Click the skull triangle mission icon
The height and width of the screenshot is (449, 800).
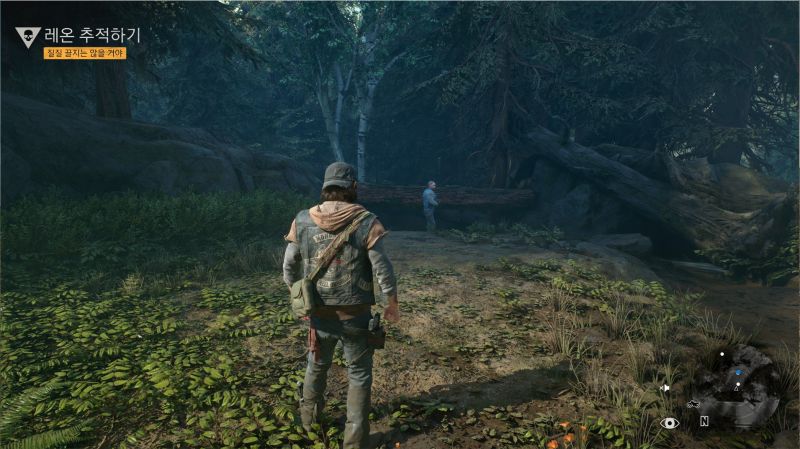pyautogui.click(x=27, y=37)
